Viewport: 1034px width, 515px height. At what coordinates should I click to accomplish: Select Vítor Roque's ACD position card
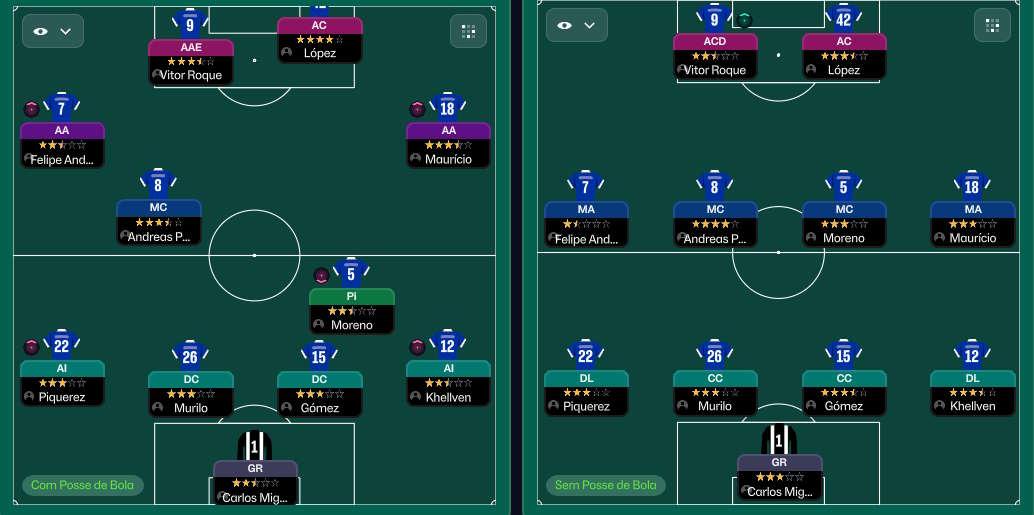(715, 56)
